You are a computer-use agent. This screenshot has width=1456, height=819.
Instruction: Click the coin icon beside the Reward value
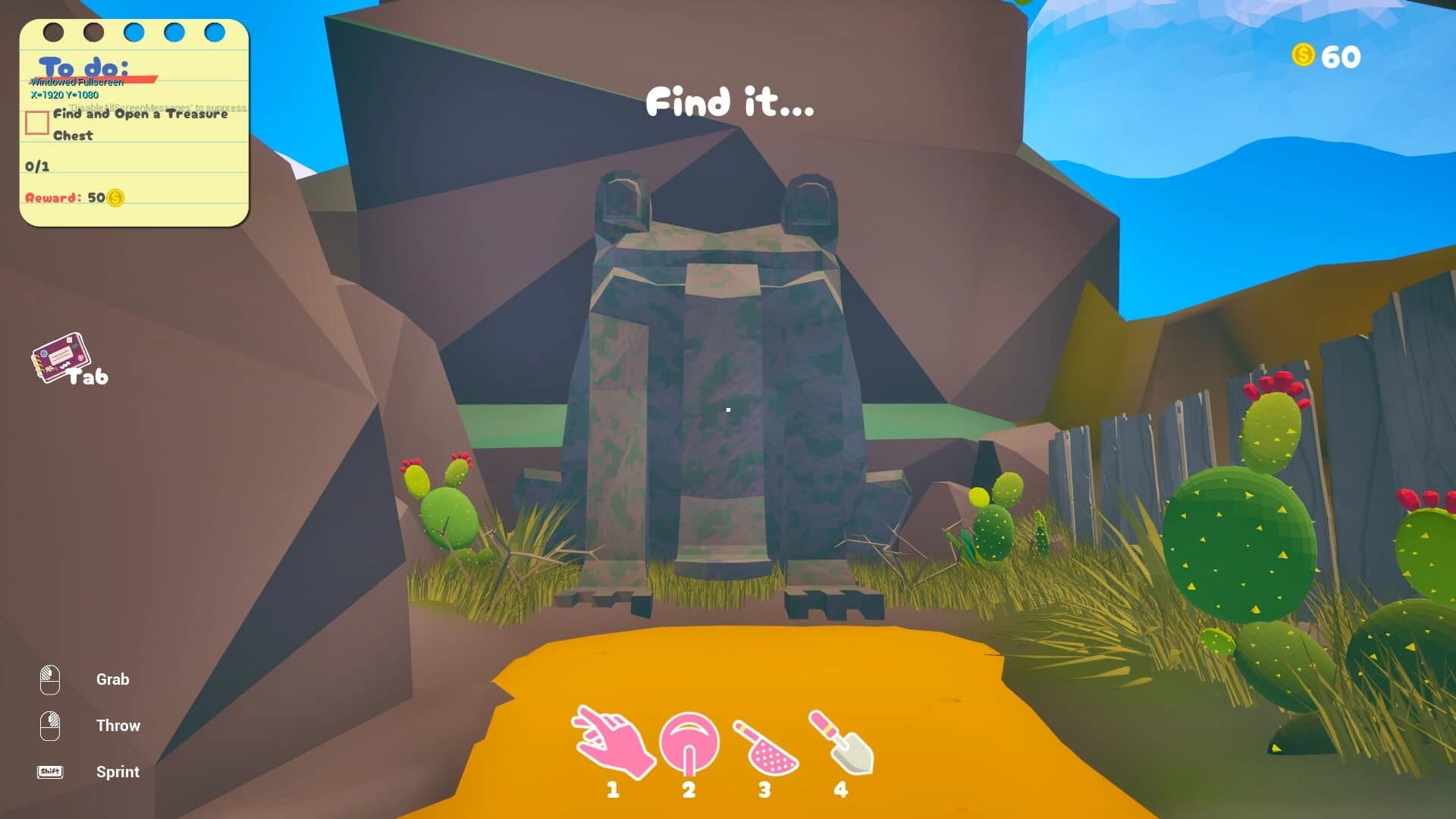(114, 199)
